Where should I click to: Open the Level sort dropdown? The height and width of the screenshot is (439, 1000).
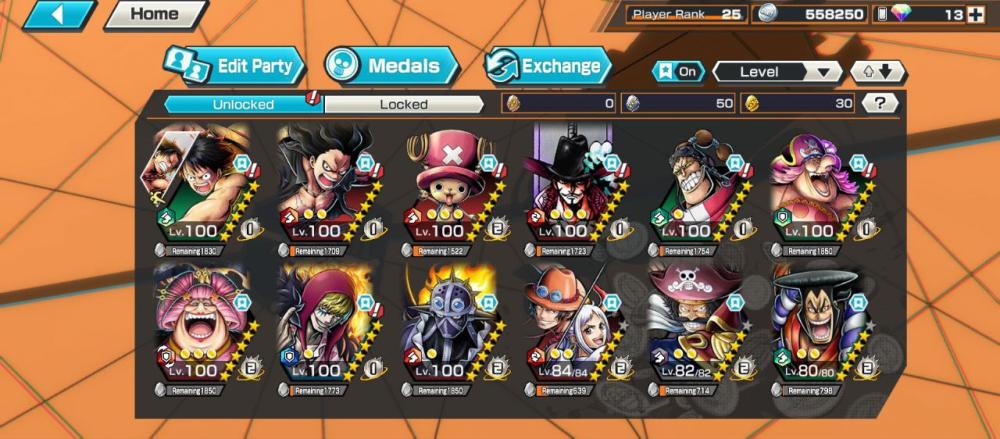[x=777, y=72]
